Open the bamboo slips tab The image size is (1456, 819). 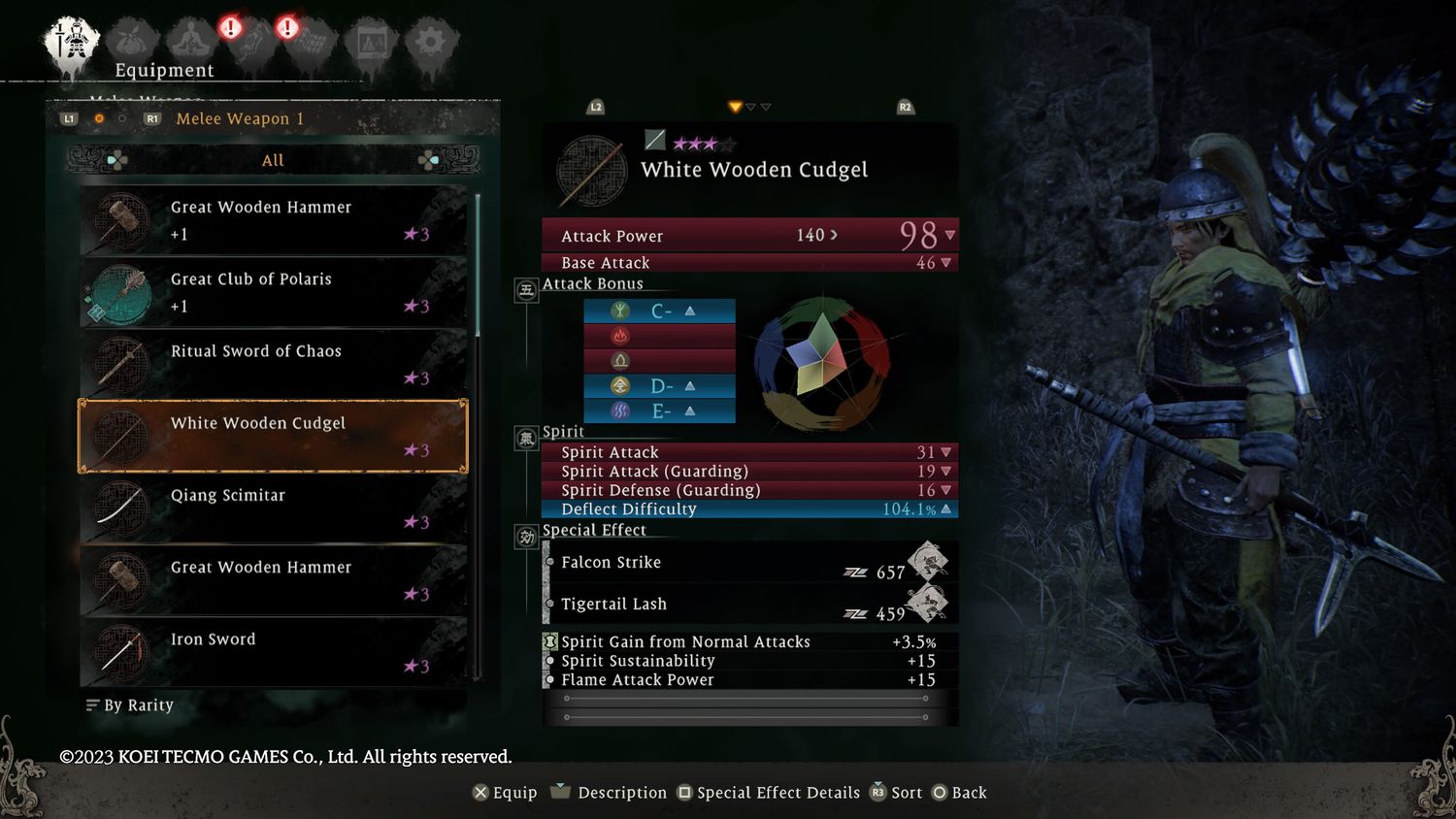311,43
